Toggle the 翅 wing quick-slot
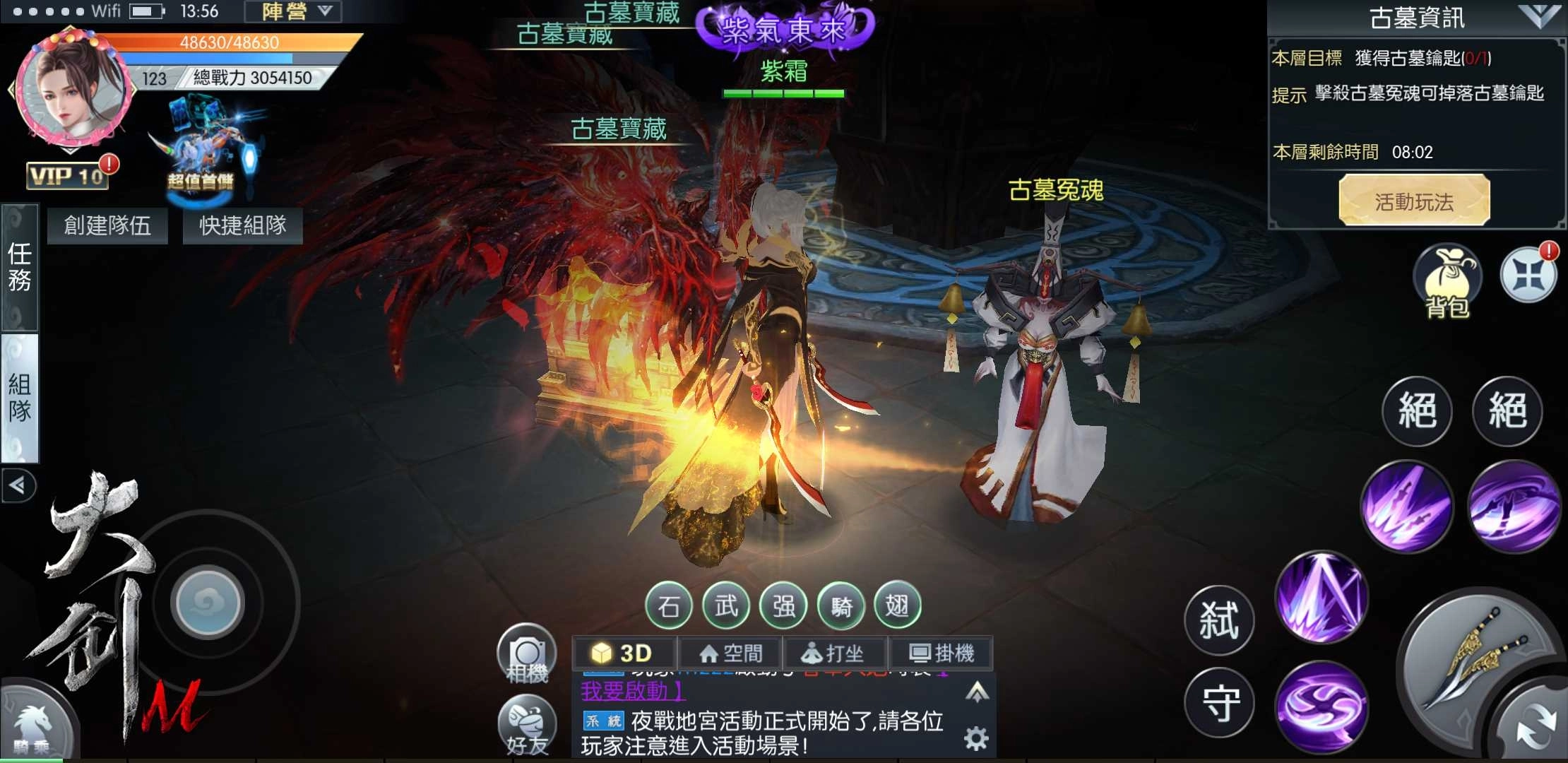The width and height of the screenshot is (1568, 763). click(898, 606)
